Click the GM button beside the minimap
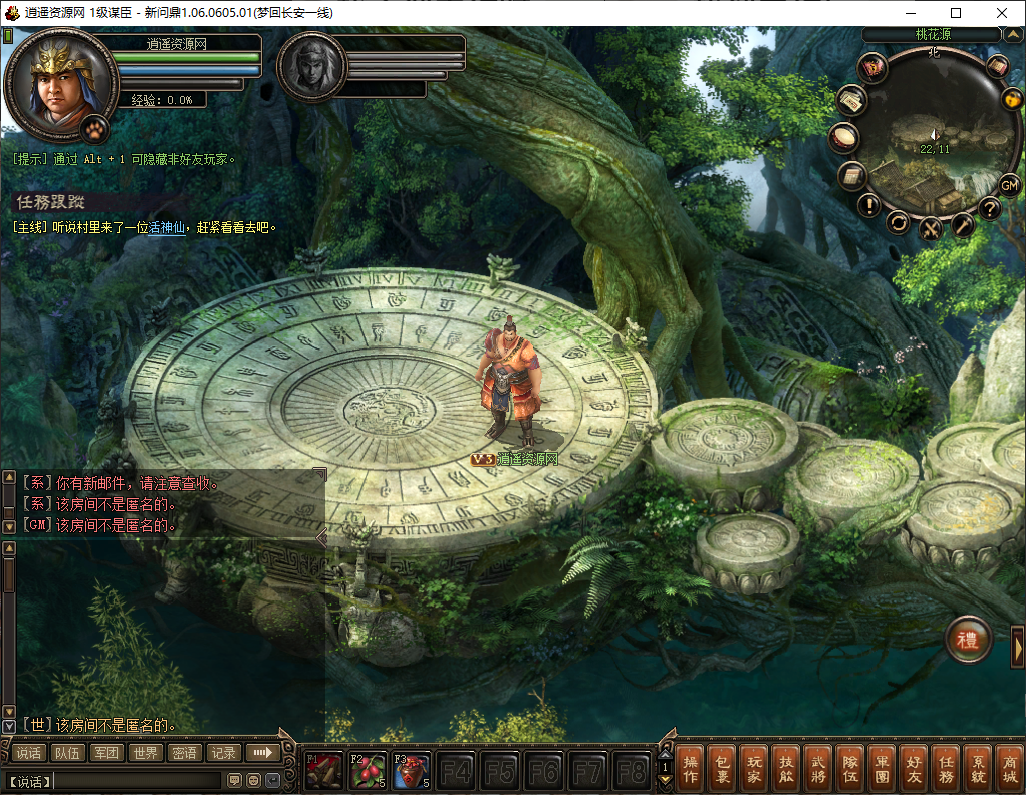This screenshot has width=1026, height=795. click(x=1009, y=184)
